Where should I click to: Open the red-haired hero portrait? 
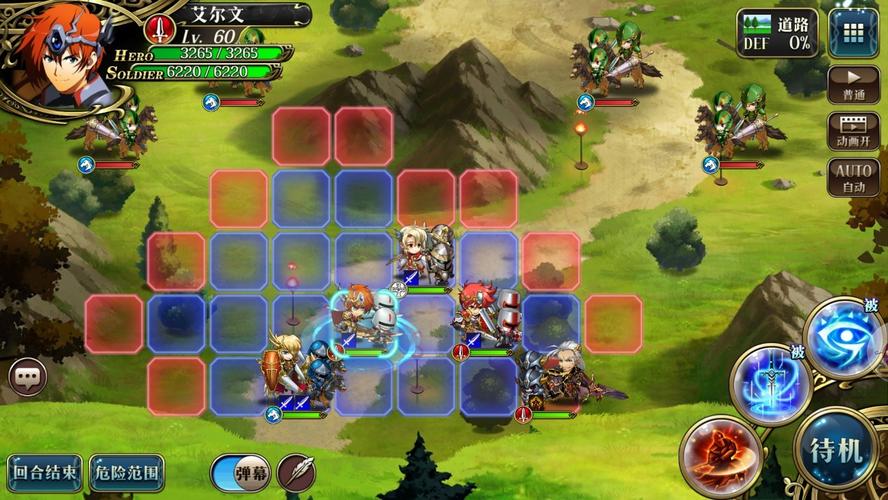(48, 52)
